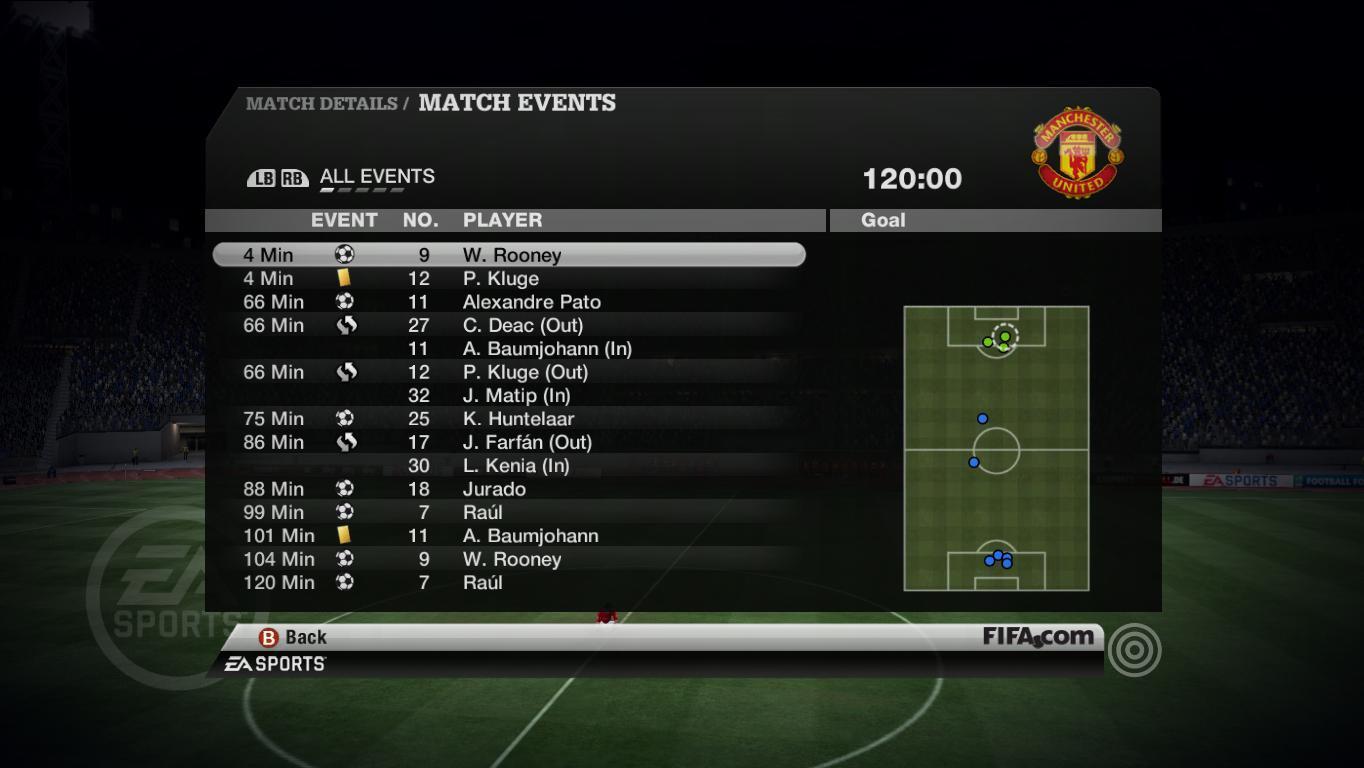The width and height of the screenshot is (1364, 768).
Task: Choose the L. Kenia (In) entry
Action: coord(509,466)
